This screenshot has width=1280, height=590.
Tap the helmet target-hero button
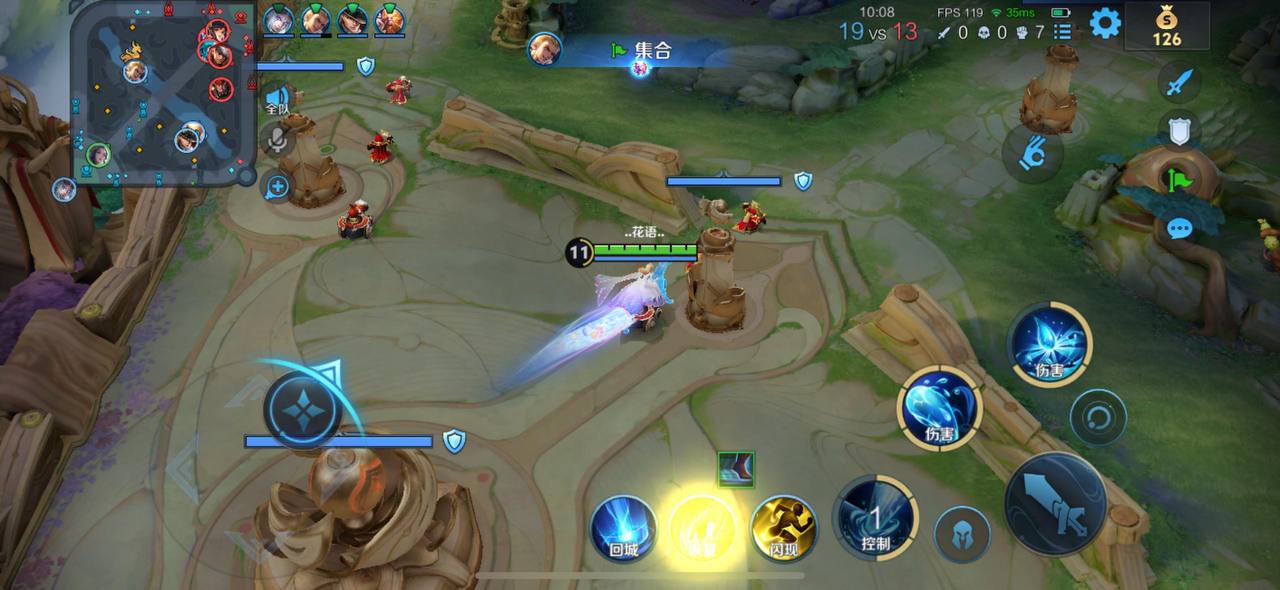click(962, 534)
